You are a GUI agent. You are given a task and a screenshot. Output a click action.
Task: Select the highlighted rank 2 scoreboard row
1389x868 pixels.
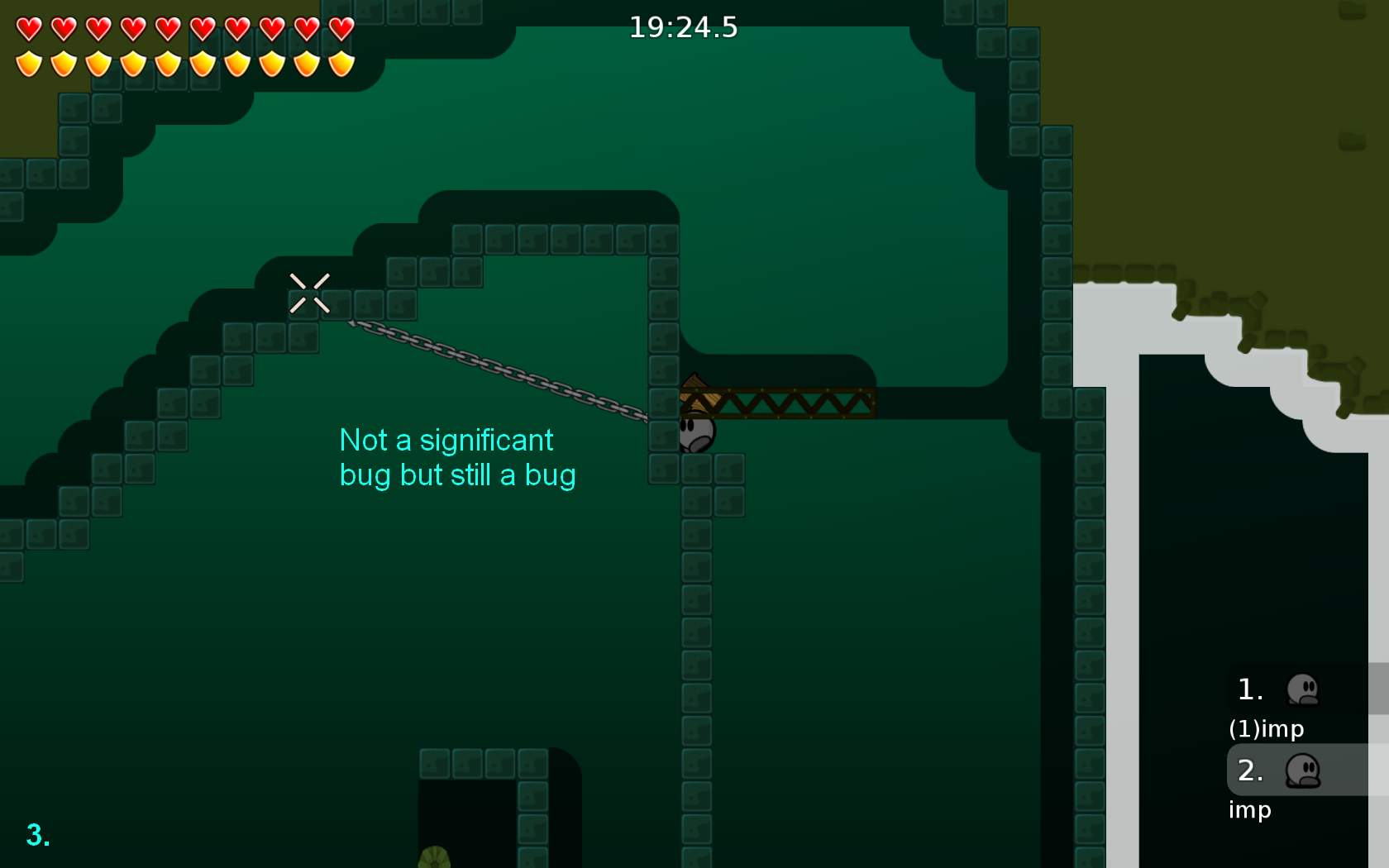click(x=1298, y=770)
